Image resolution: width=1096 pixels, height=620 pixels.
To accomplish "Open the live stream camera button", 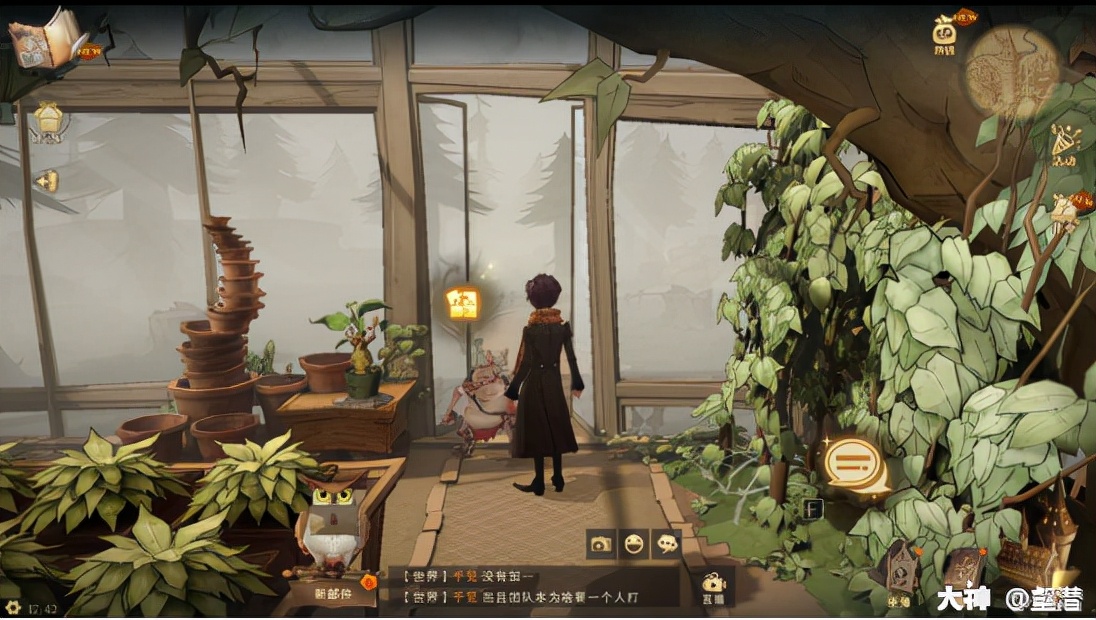I will (713, 587).
